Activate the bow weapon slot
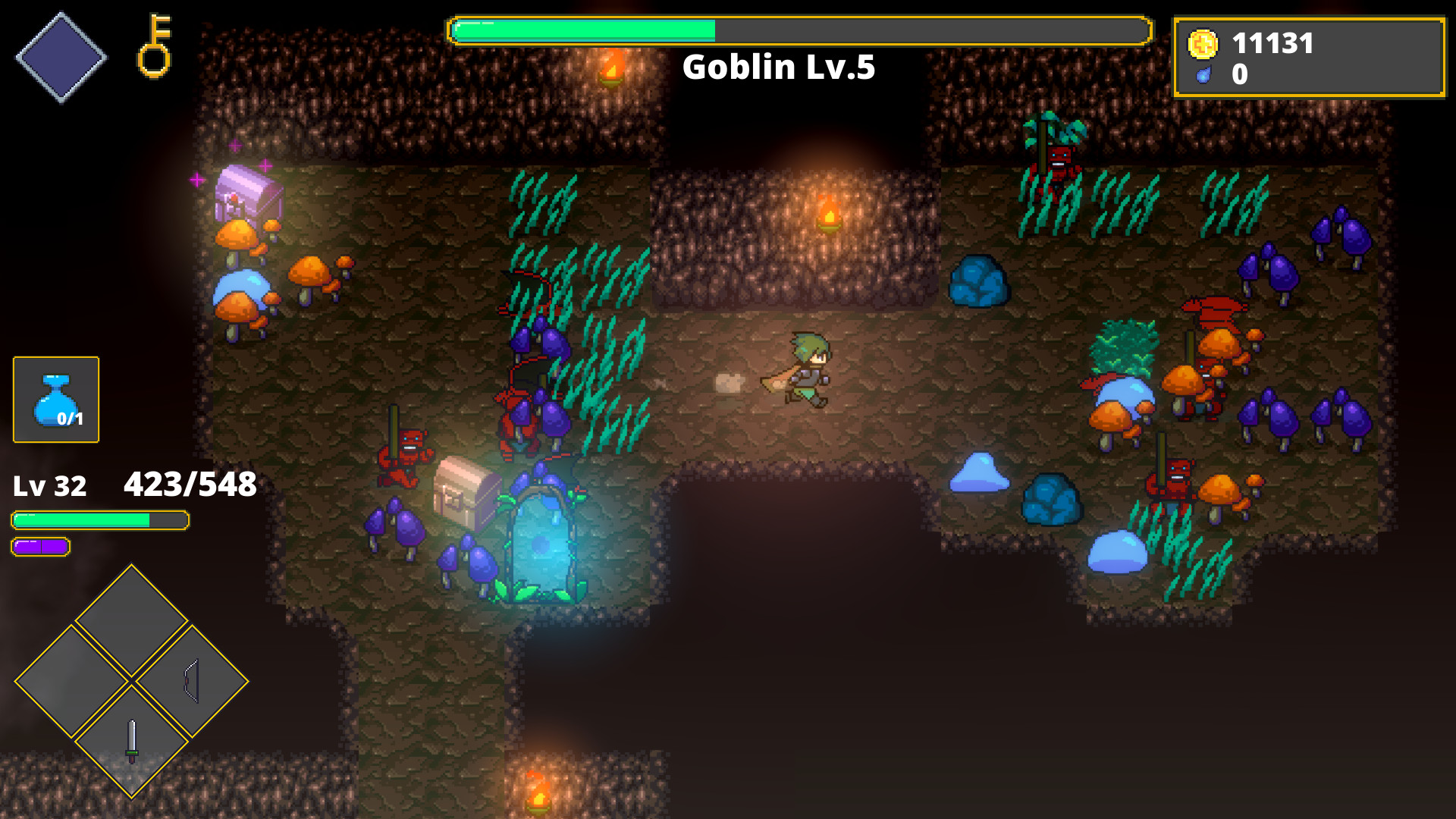1456x819 pixels. [x=192, y=681]
